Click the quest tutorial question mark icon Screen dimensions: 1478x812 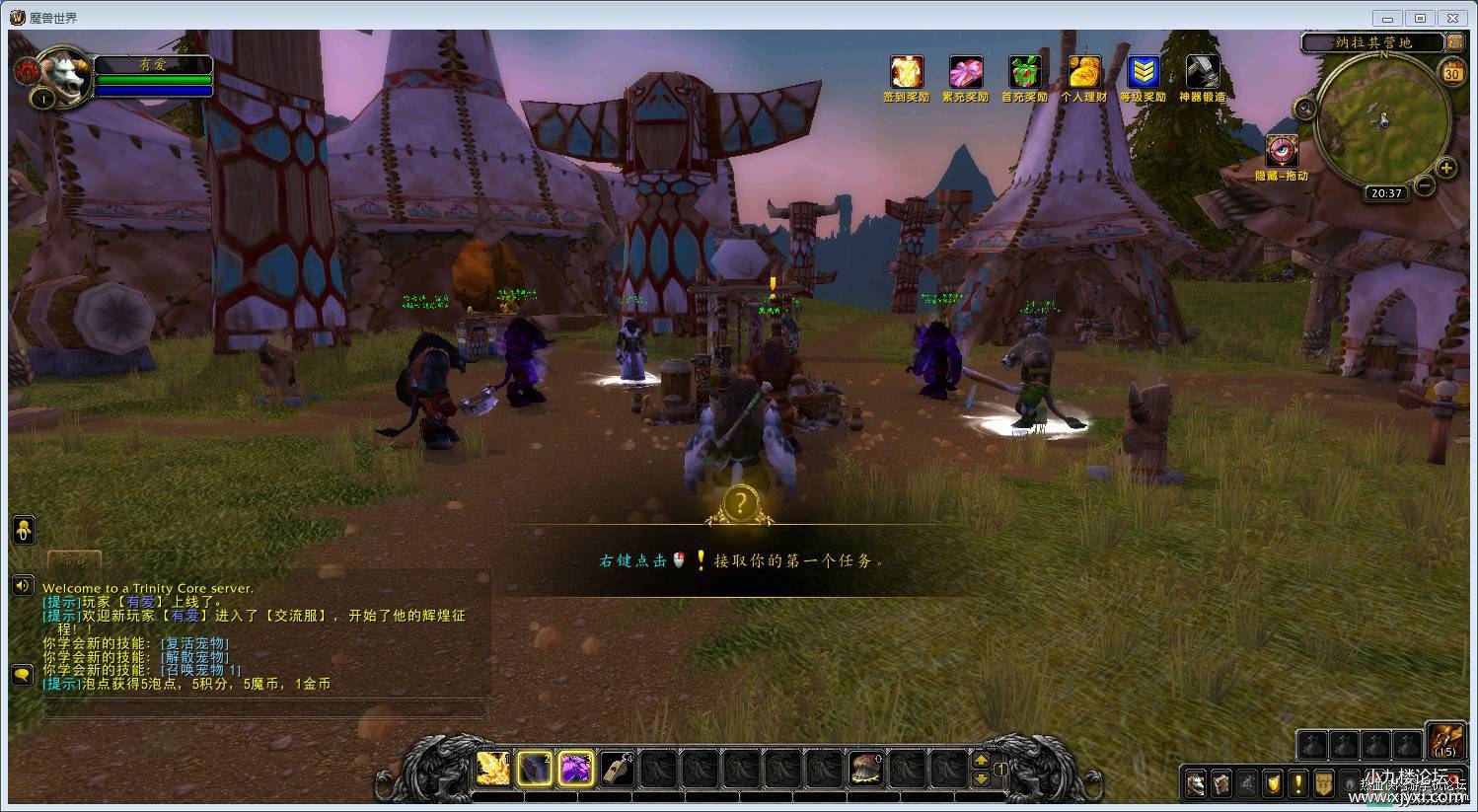[x=740, y=504]
